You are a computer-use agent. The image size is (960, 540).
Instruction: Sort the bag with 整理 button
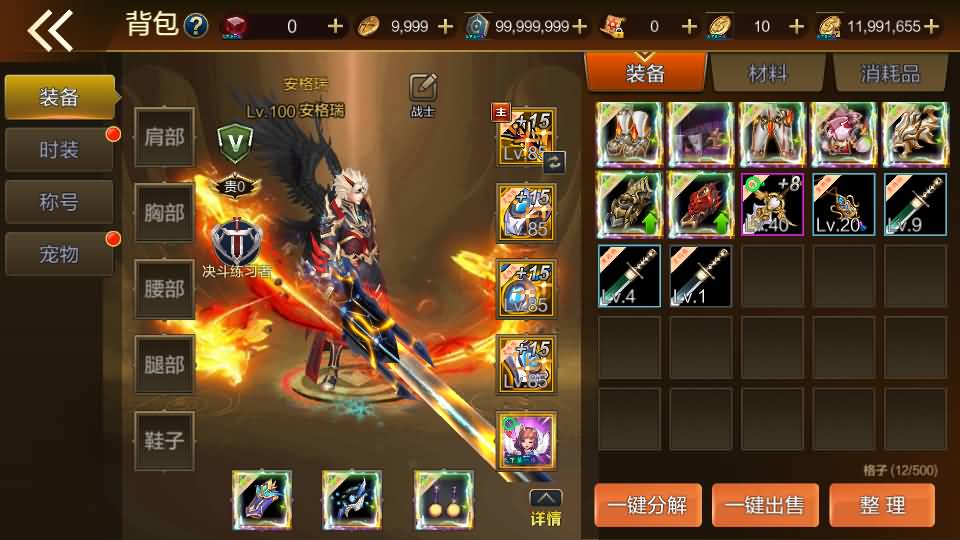point(883,505)
